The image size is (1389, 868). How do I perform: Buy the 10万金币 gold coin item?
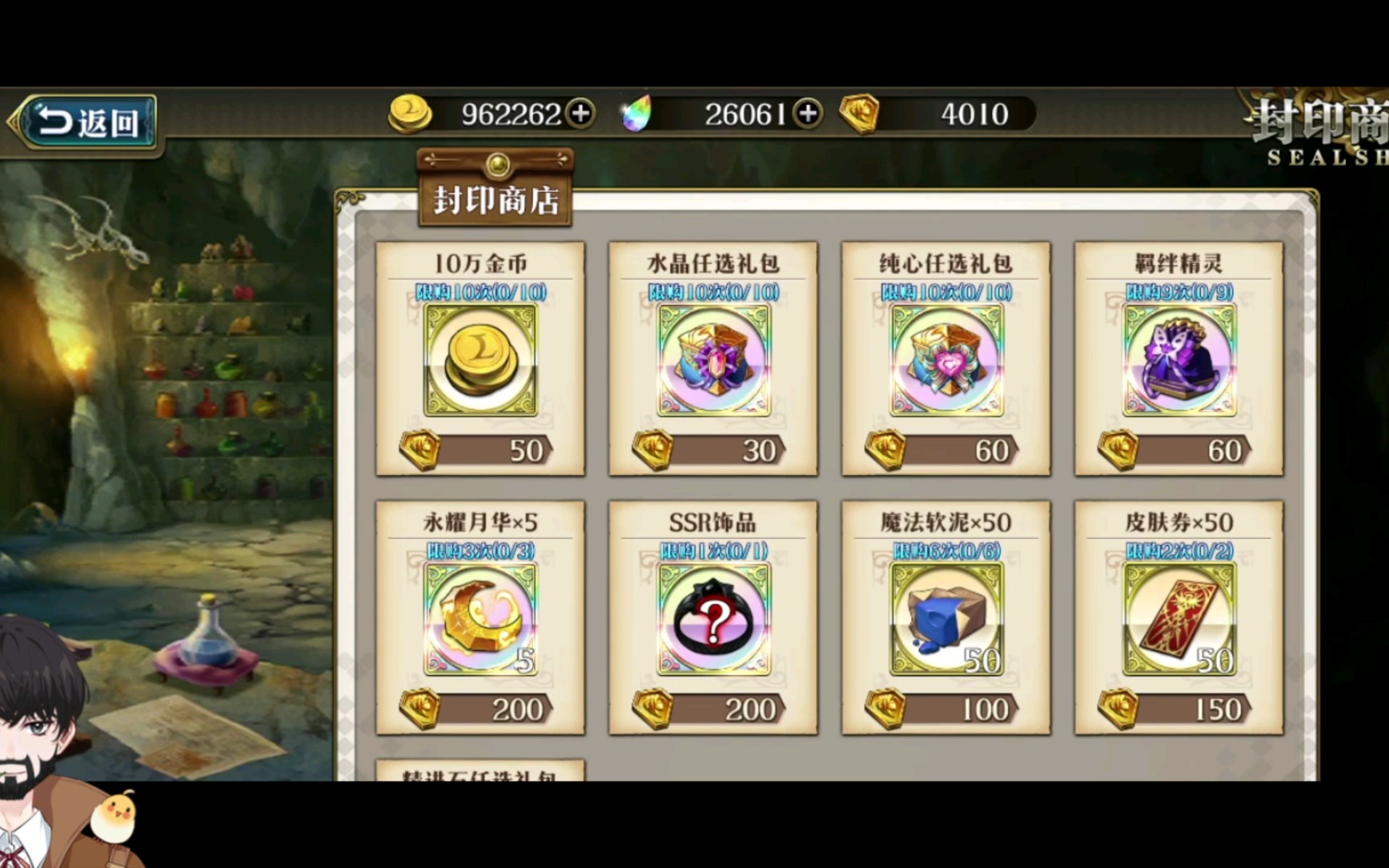click(x=480, y=359)
